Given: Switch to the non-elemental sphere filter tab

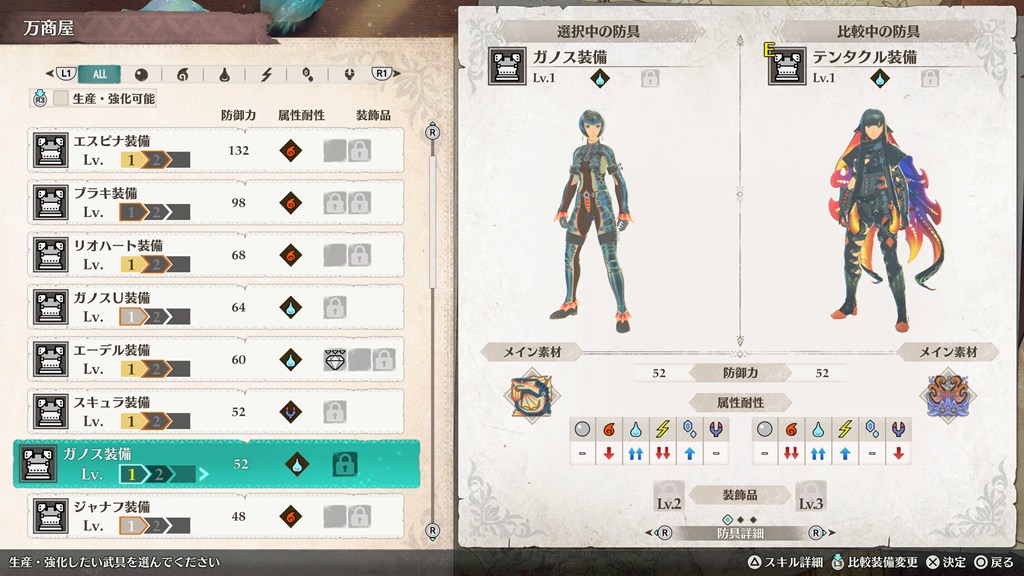Looking at the screenshot, I should click(141, 73).
